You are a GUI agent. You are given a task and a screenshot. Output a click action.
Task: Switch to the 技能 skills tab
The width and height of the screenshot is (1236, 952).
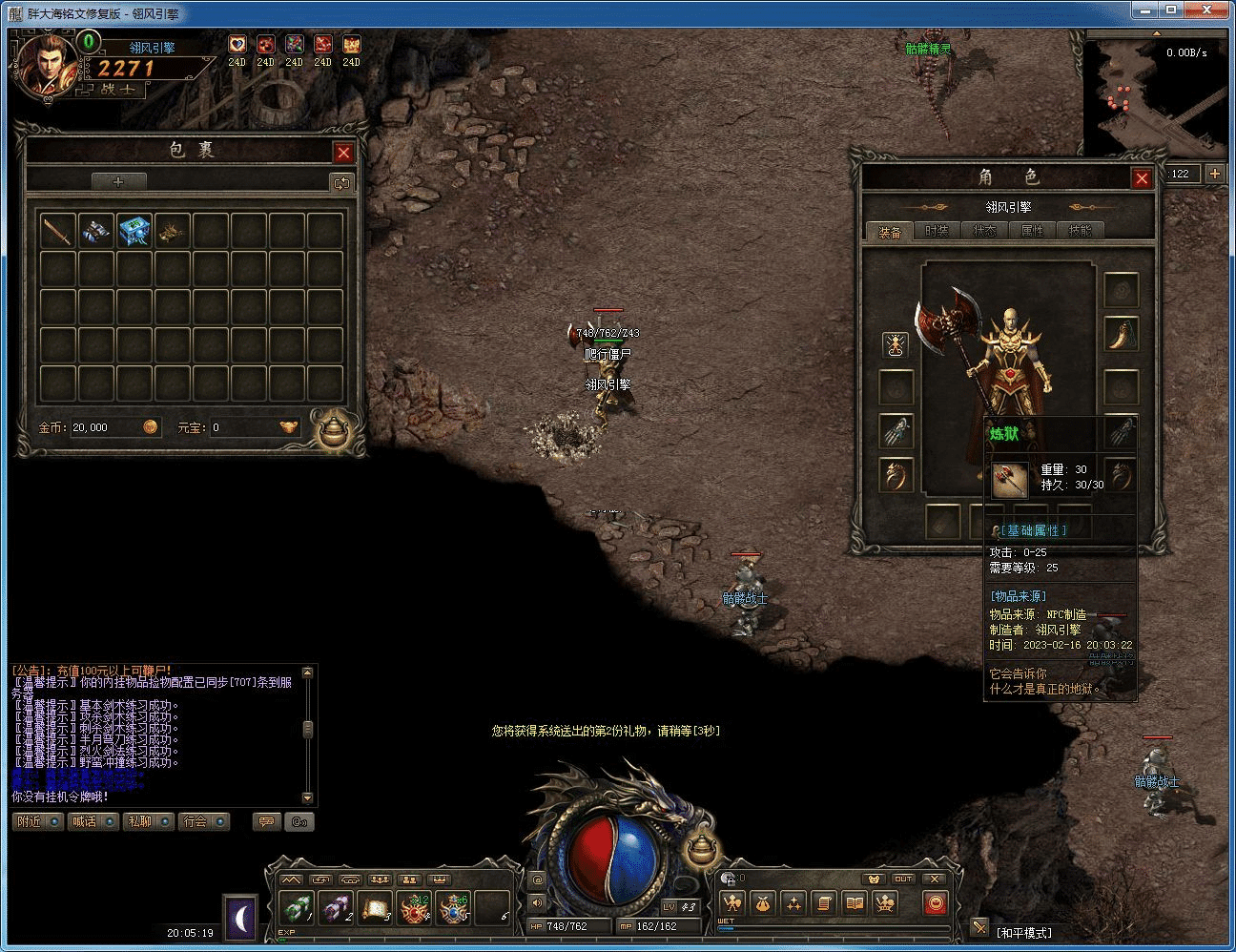click(1080, 231)
